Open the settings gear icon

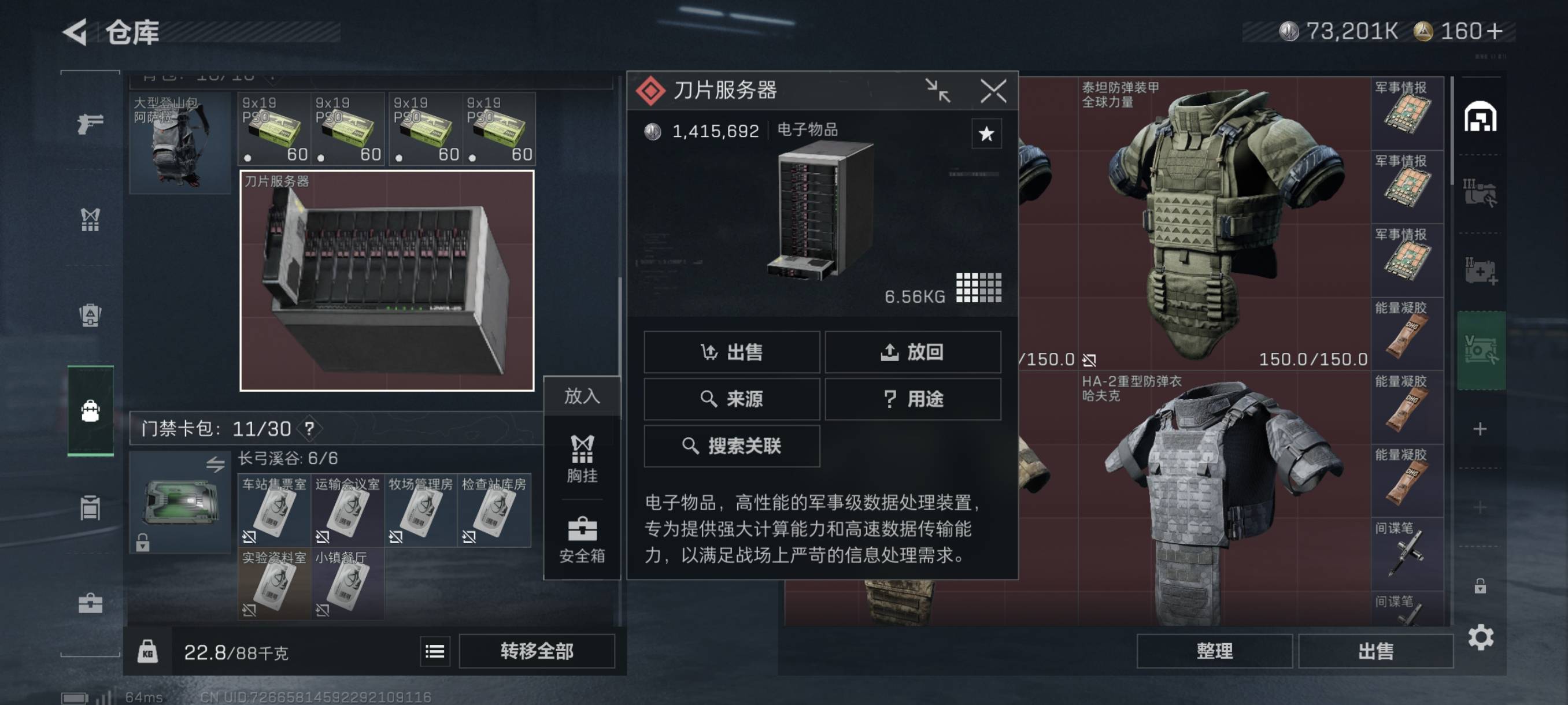(x=1480, y=637)
